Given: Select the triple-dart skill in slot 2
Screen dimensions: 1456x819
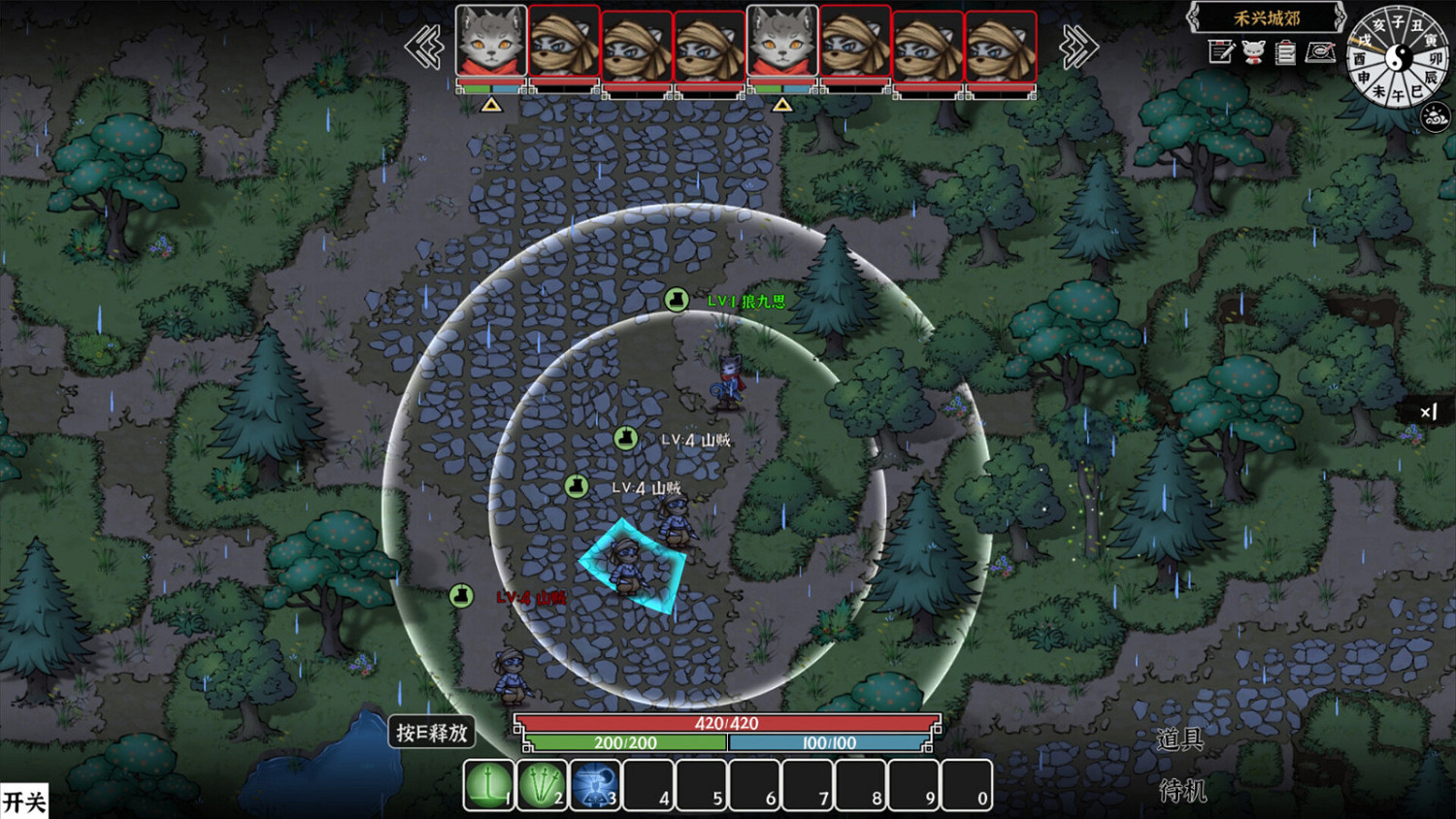Looking at the screenshot, I should (542, 784).
